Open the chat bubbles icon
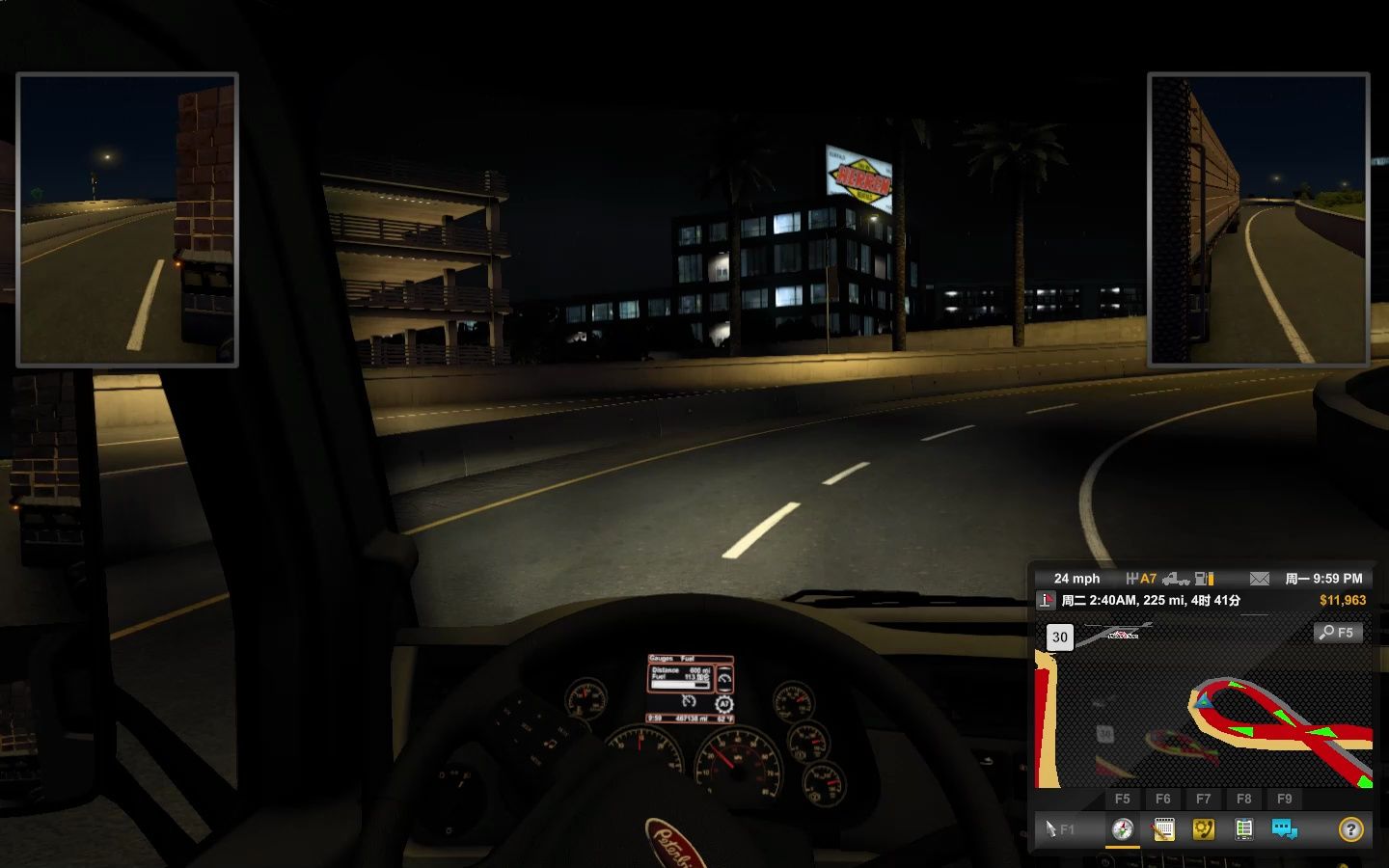Screen dimensions: 1389x868 pos(1283,829)
